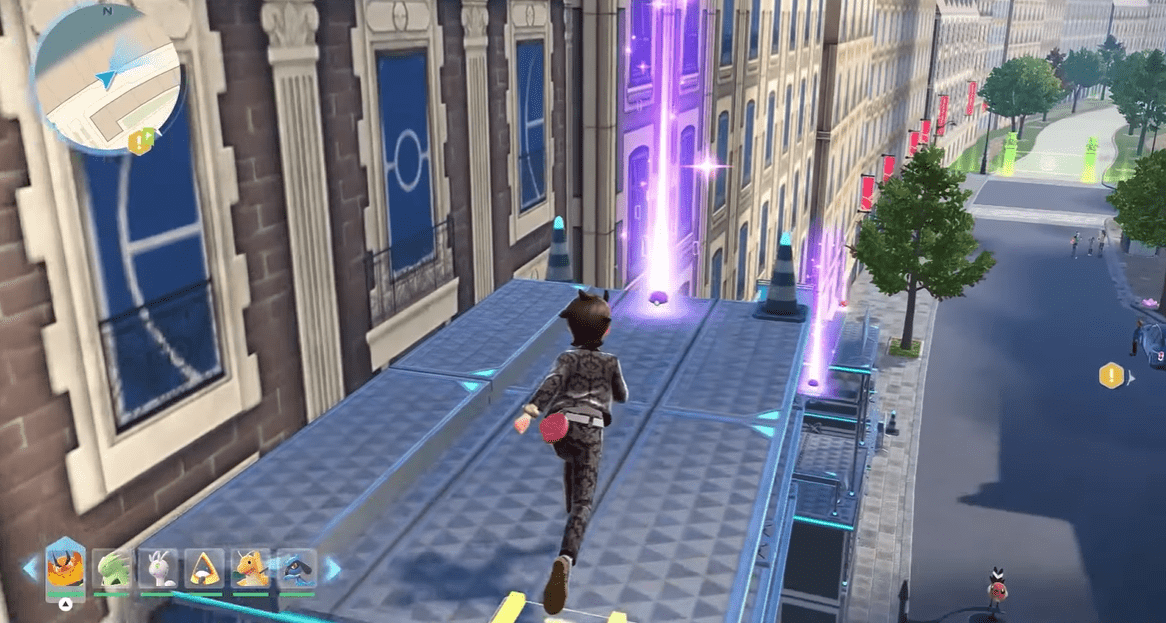Click the yellow quest marker on minimap edge
Screen dimensions: 1166x623
[138, 141]
